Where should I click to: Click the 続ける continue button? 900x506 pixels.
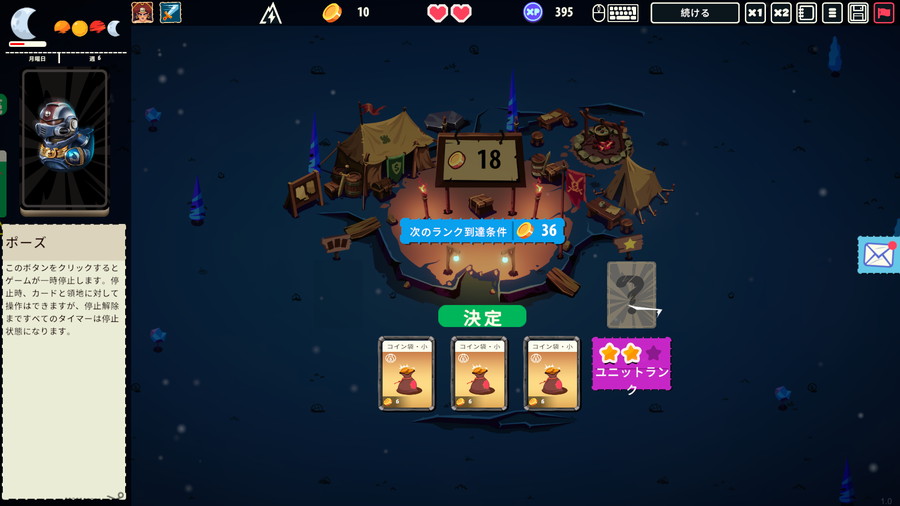coord(694,13)
